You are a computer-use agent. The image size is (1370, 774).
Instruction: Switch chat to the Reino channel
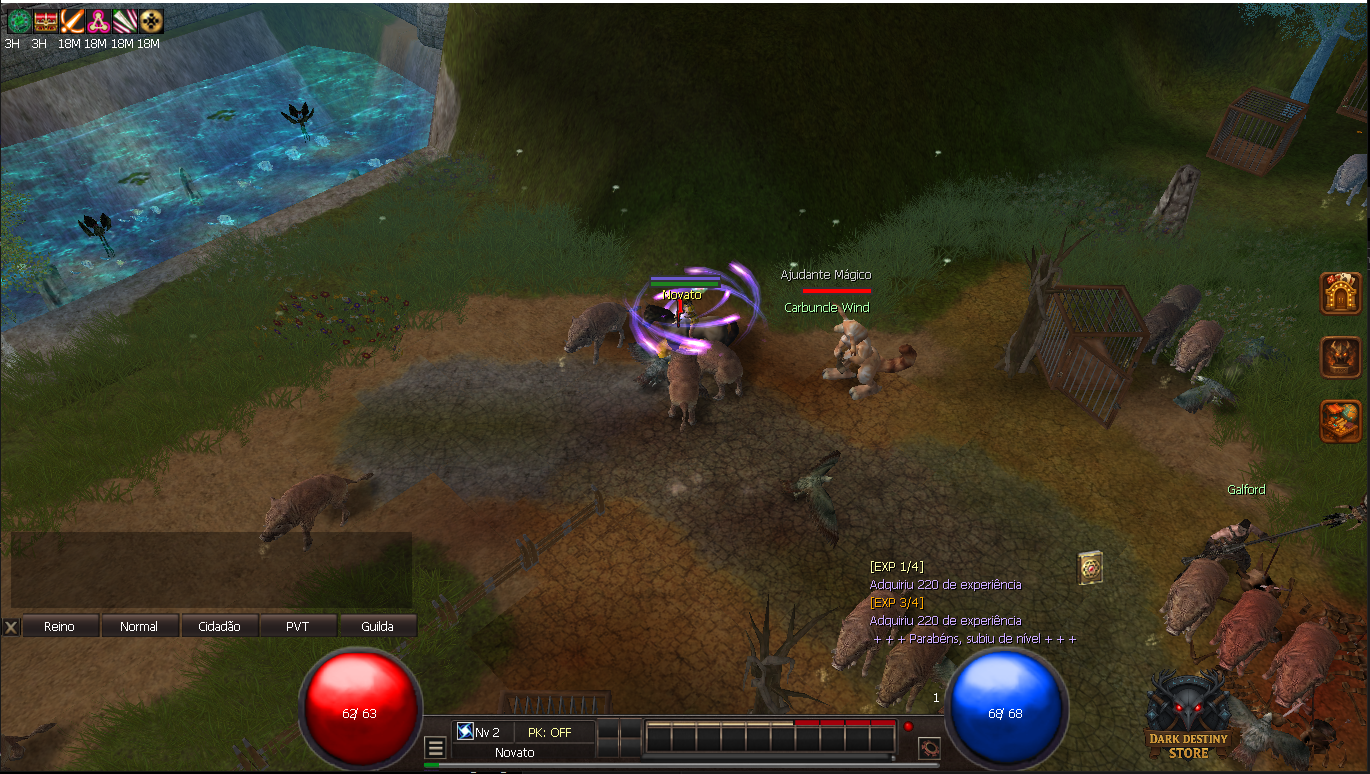(x=60, y=626)
